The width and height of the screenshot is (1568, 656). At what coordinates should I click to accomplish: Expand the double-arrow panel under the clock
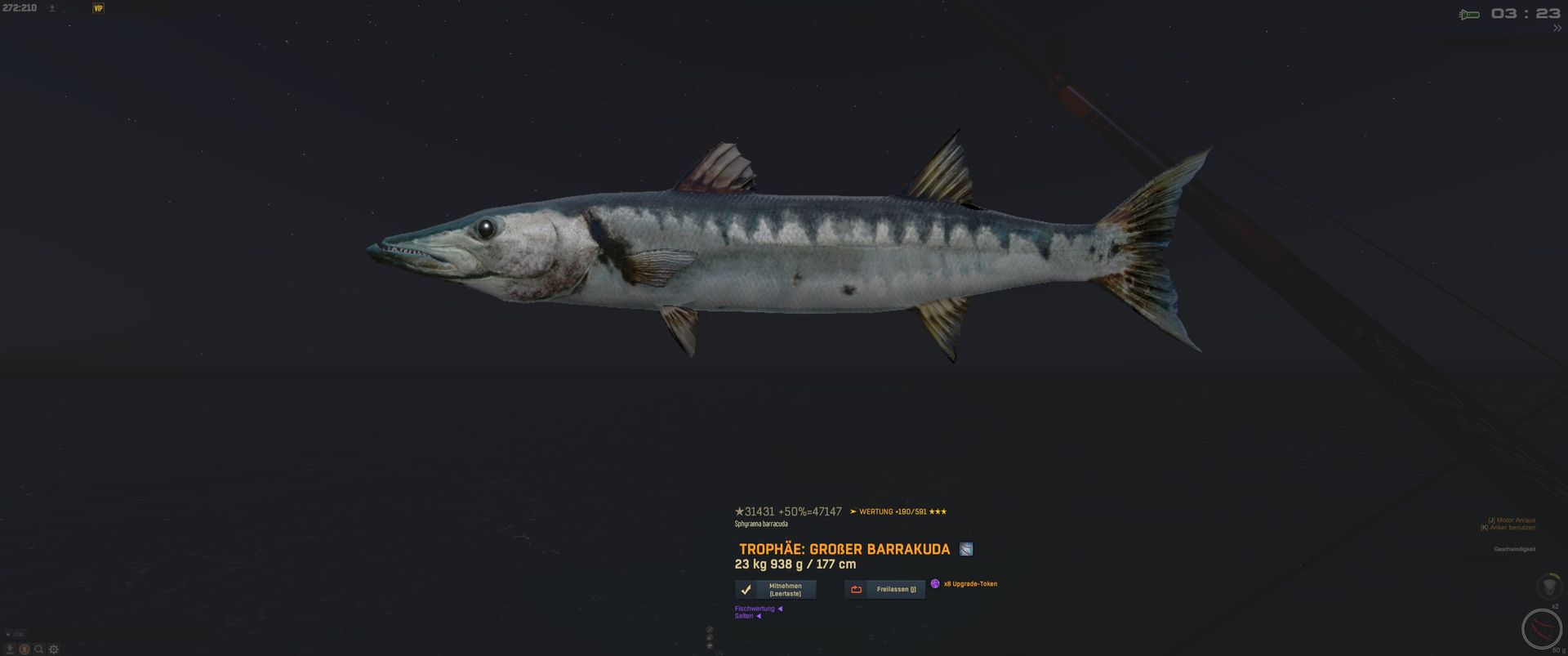(x=1557, y=29)
